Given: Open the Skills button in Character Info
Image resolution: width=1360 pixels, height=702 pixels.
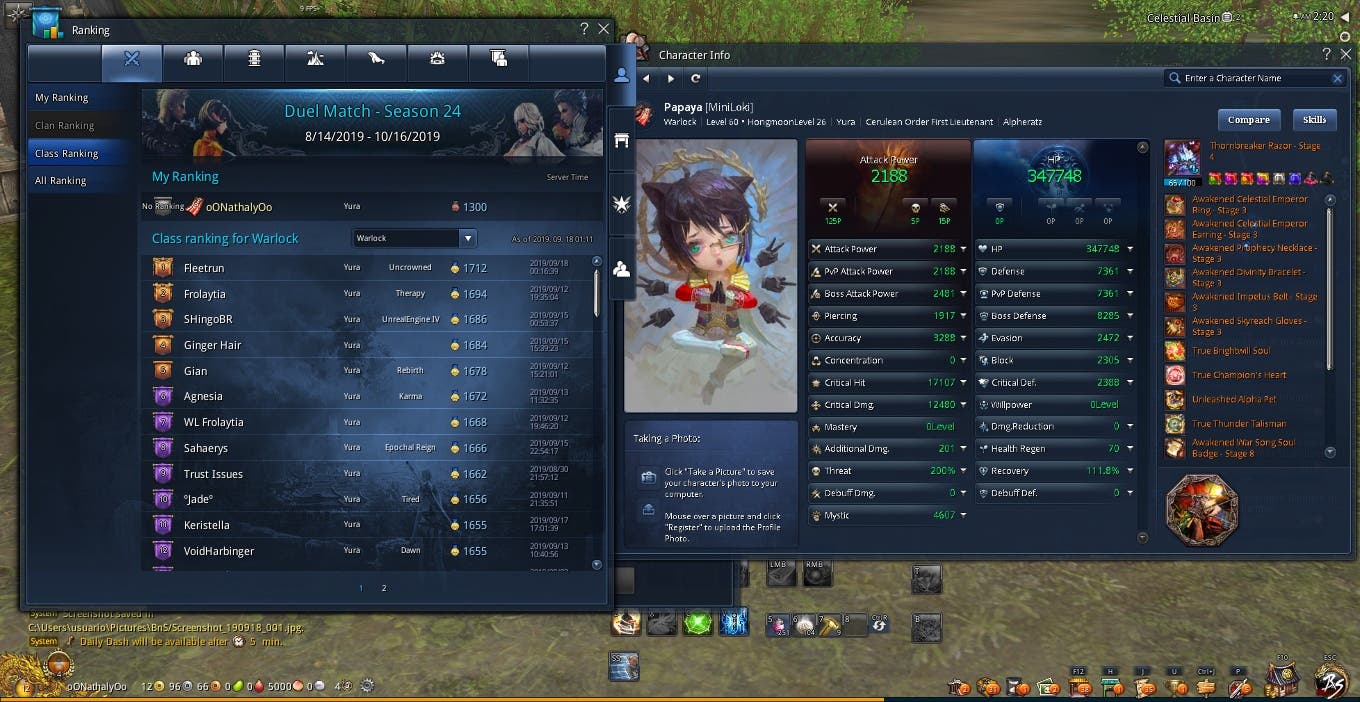Looking at the screenshot, I should tap(1314, 120).
